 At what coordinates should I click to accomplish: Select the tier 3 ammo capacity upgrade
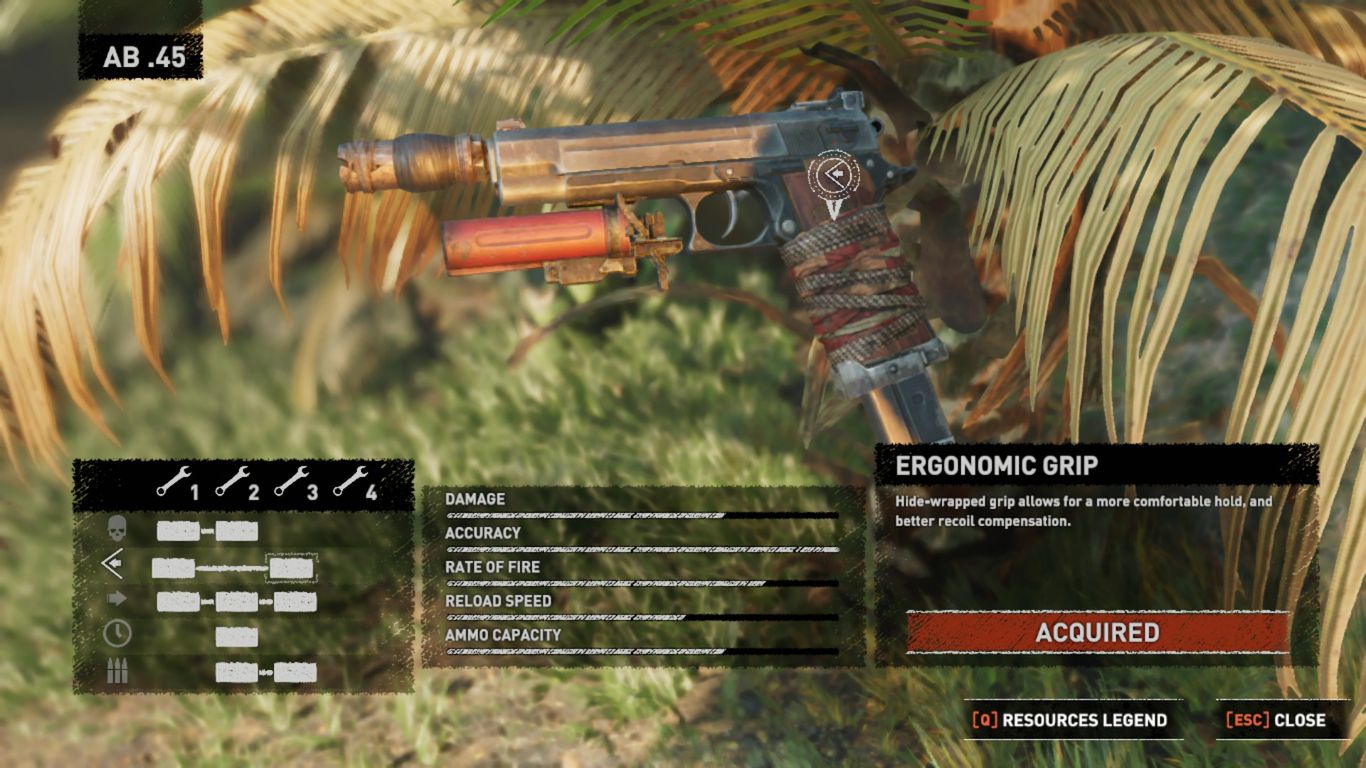pyautogui.click(x=296, y=672)
